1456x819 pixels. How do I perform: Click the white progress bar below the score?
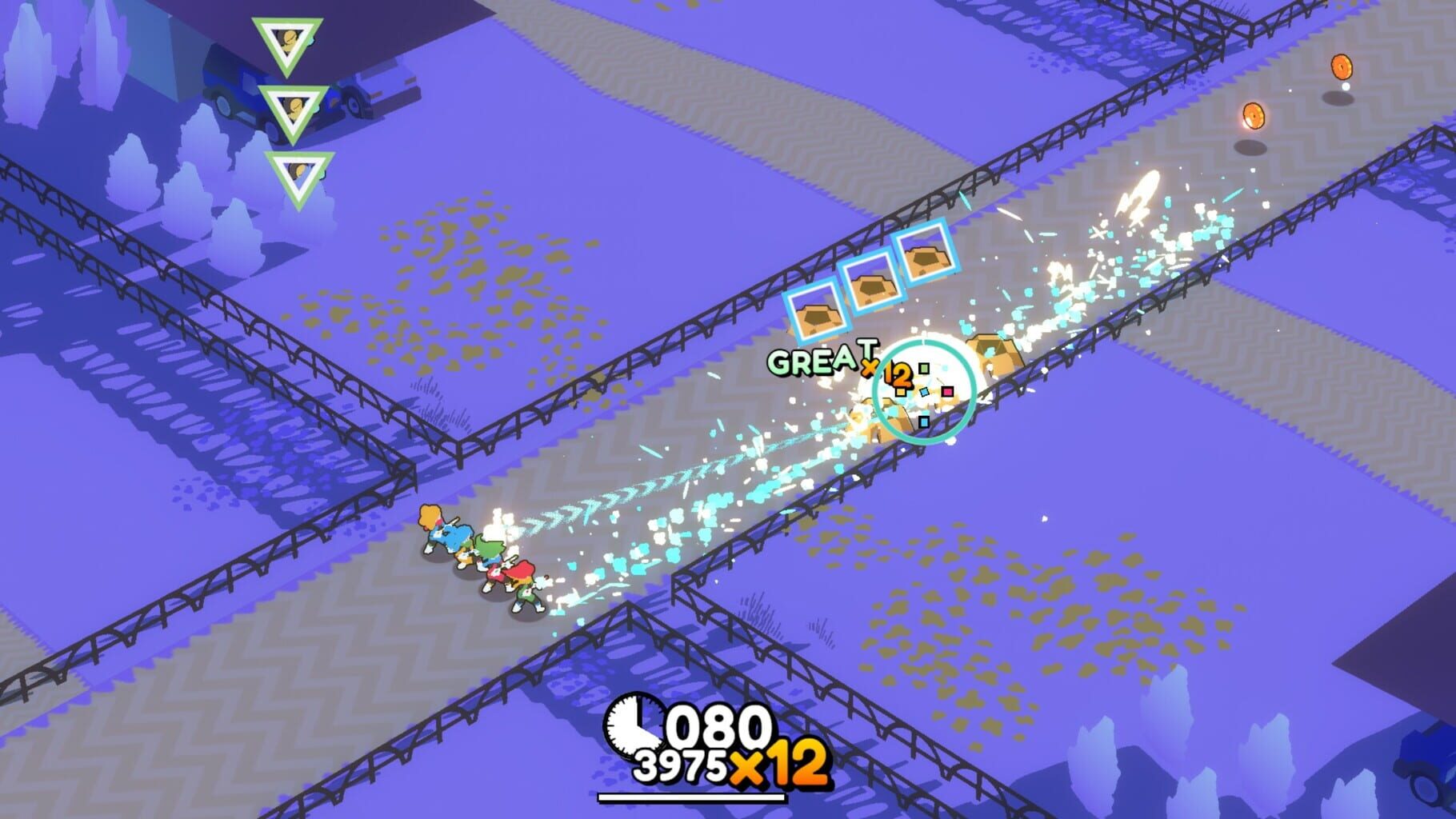pos(693,796)
